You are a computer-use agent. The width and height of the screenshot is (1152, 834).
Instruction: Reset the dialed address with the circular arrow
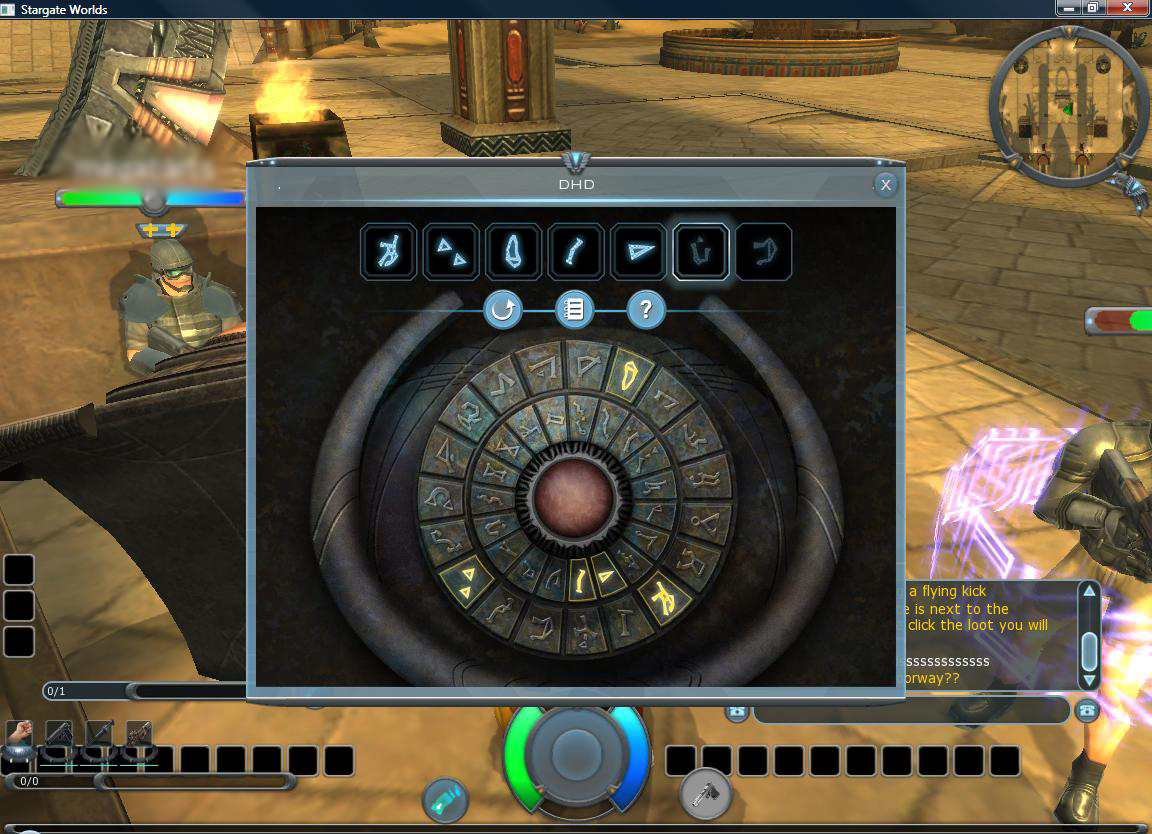click(x=502, y=310)
